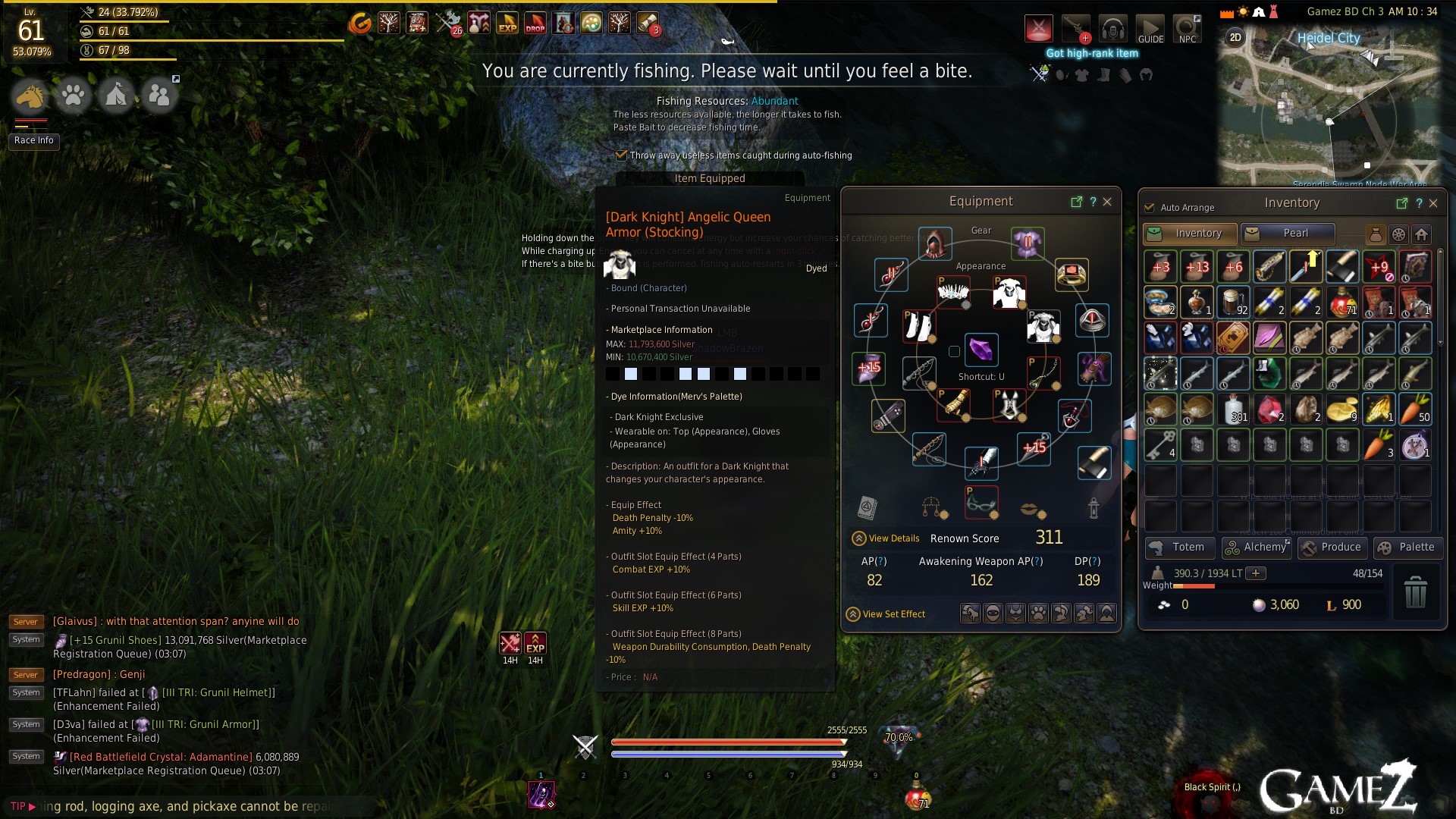Open the pet paw icon
1456x819 pixels.
[74, 96]
